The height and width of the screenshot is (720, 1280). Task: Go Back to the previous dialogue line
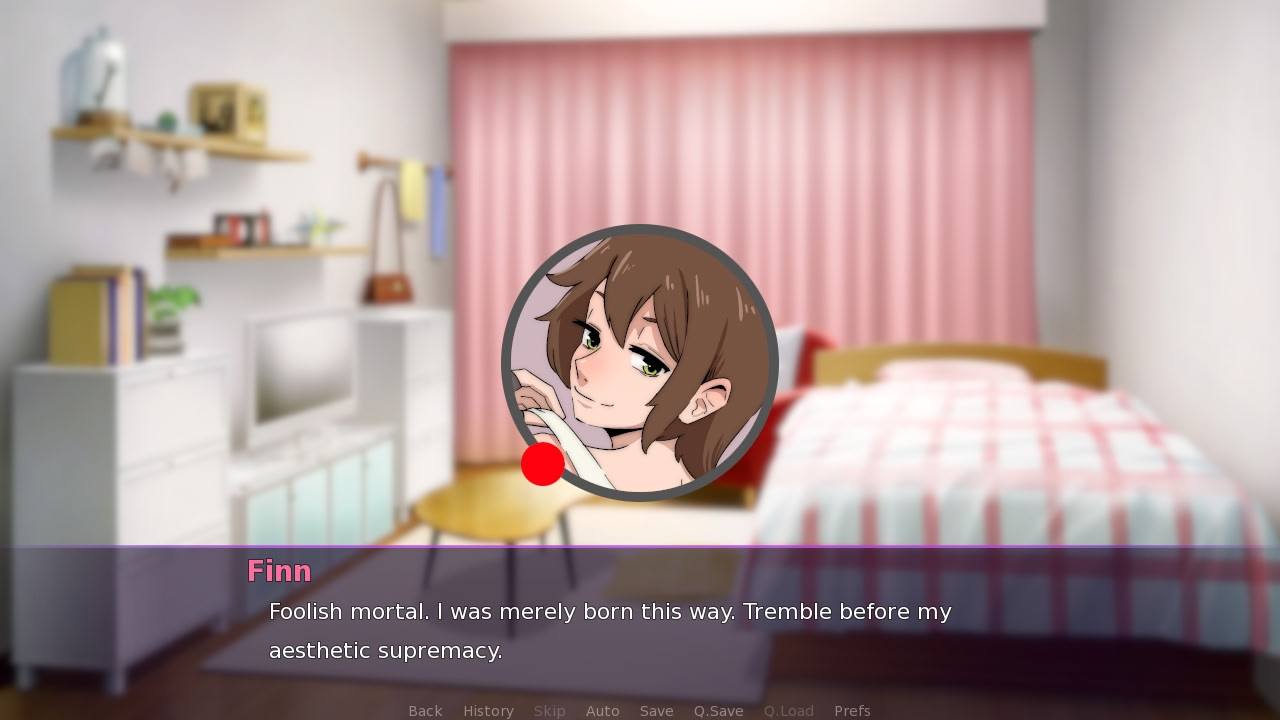click(x=424, y=710)
